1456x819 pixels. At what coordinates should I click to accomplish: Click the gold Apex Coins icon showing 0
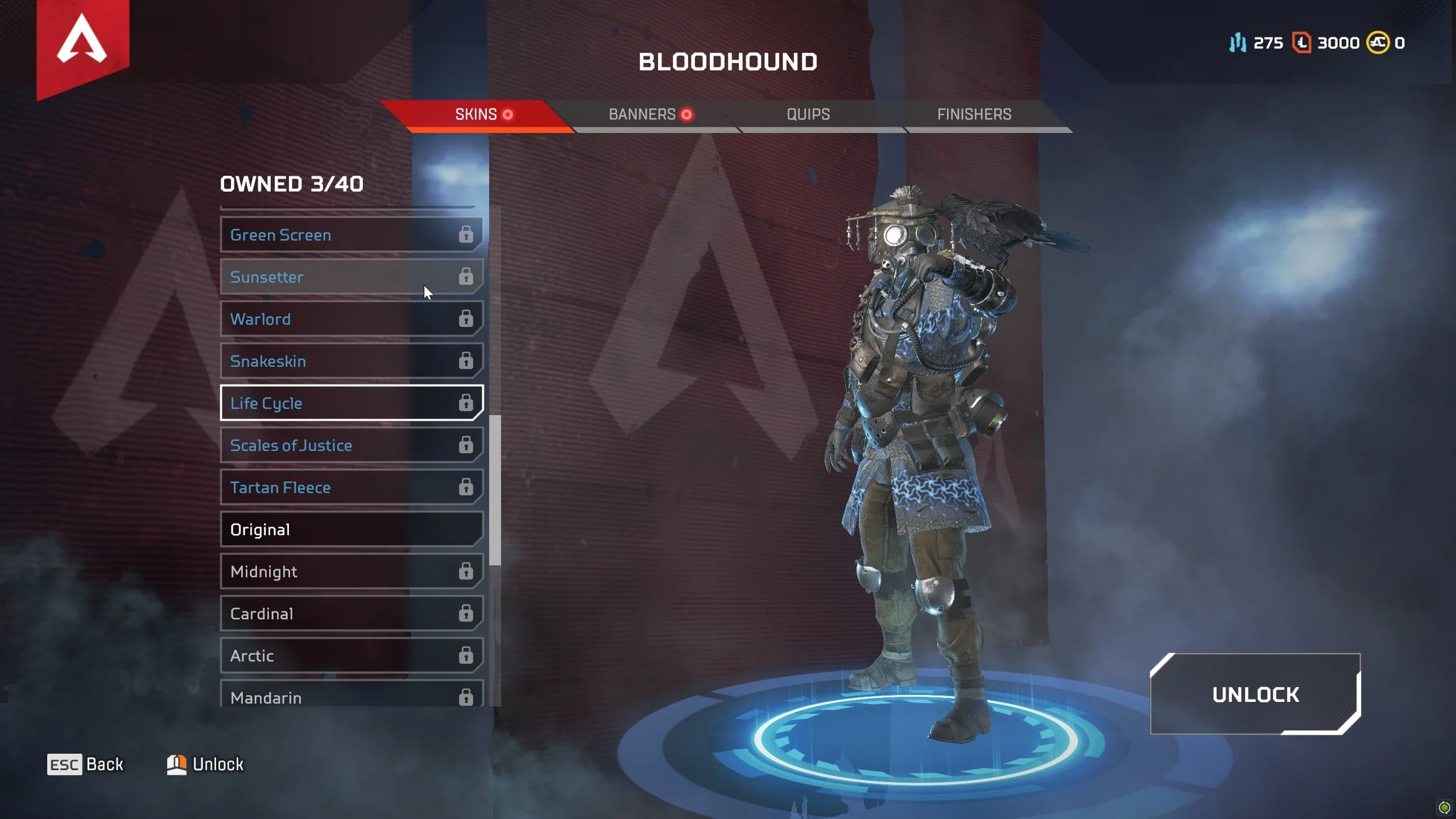click(x=1377, y=43)
